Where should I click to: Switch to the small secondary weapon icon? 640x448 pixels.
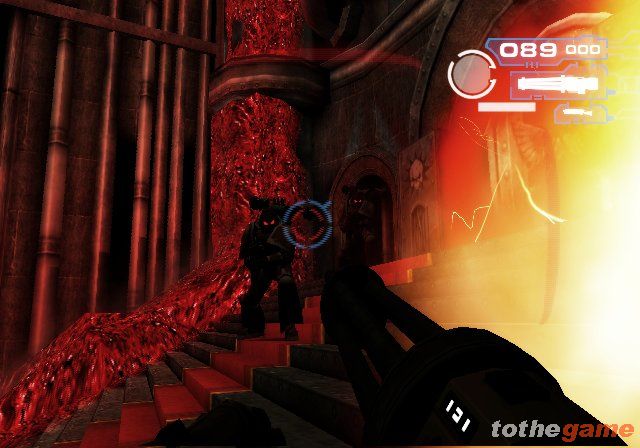[x=574, y=111]
